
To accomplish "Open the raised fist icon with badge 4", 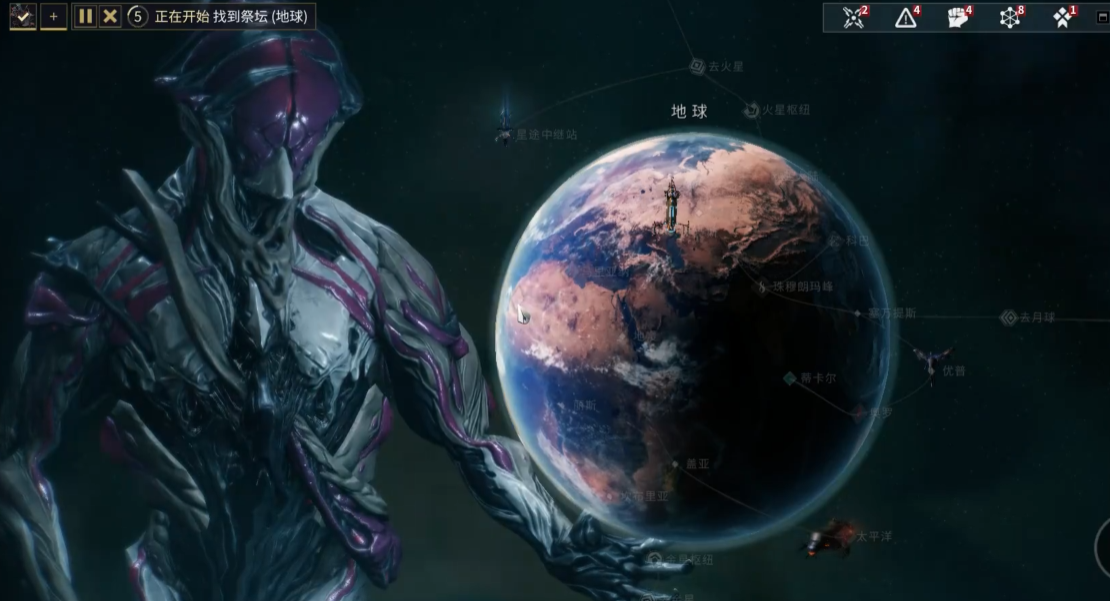I will point(959,17).
